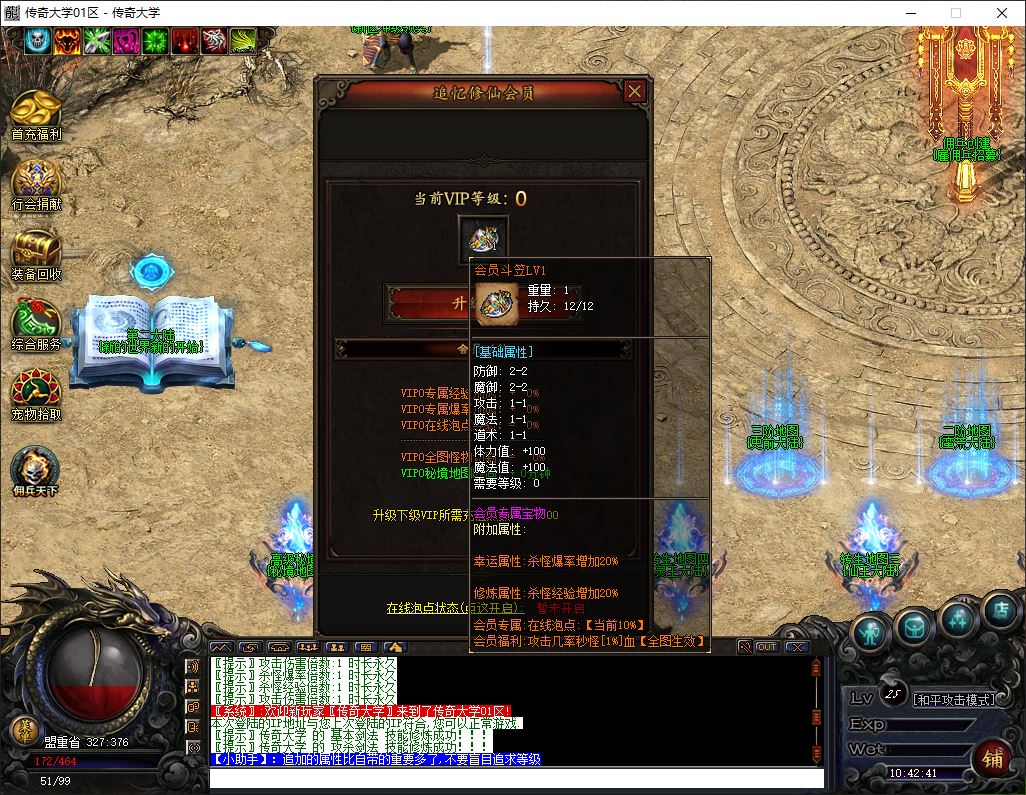Open the 综合服务 services icon
Viewport: 1026px width, 795px height.
click(36, 320)
